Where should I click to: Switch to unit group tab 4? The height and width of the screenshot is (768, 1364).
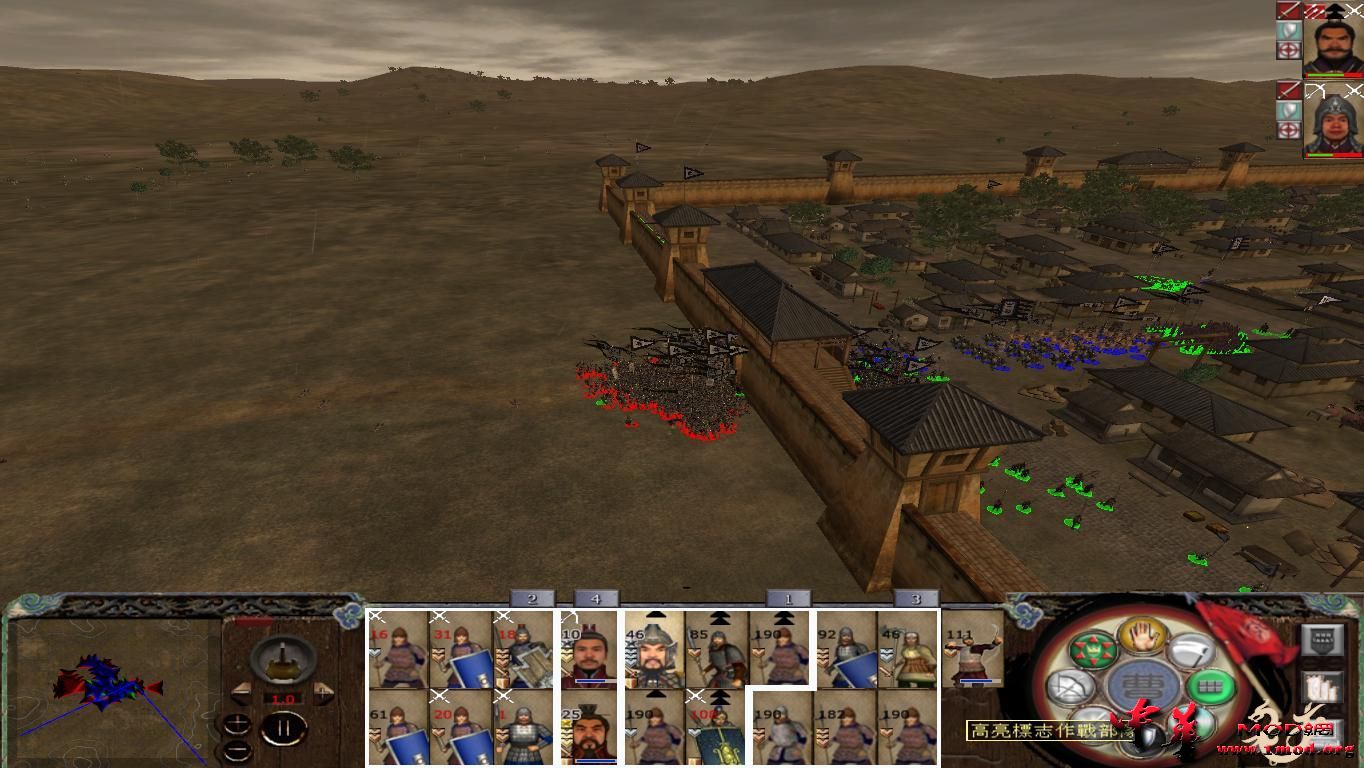[596, 598]
